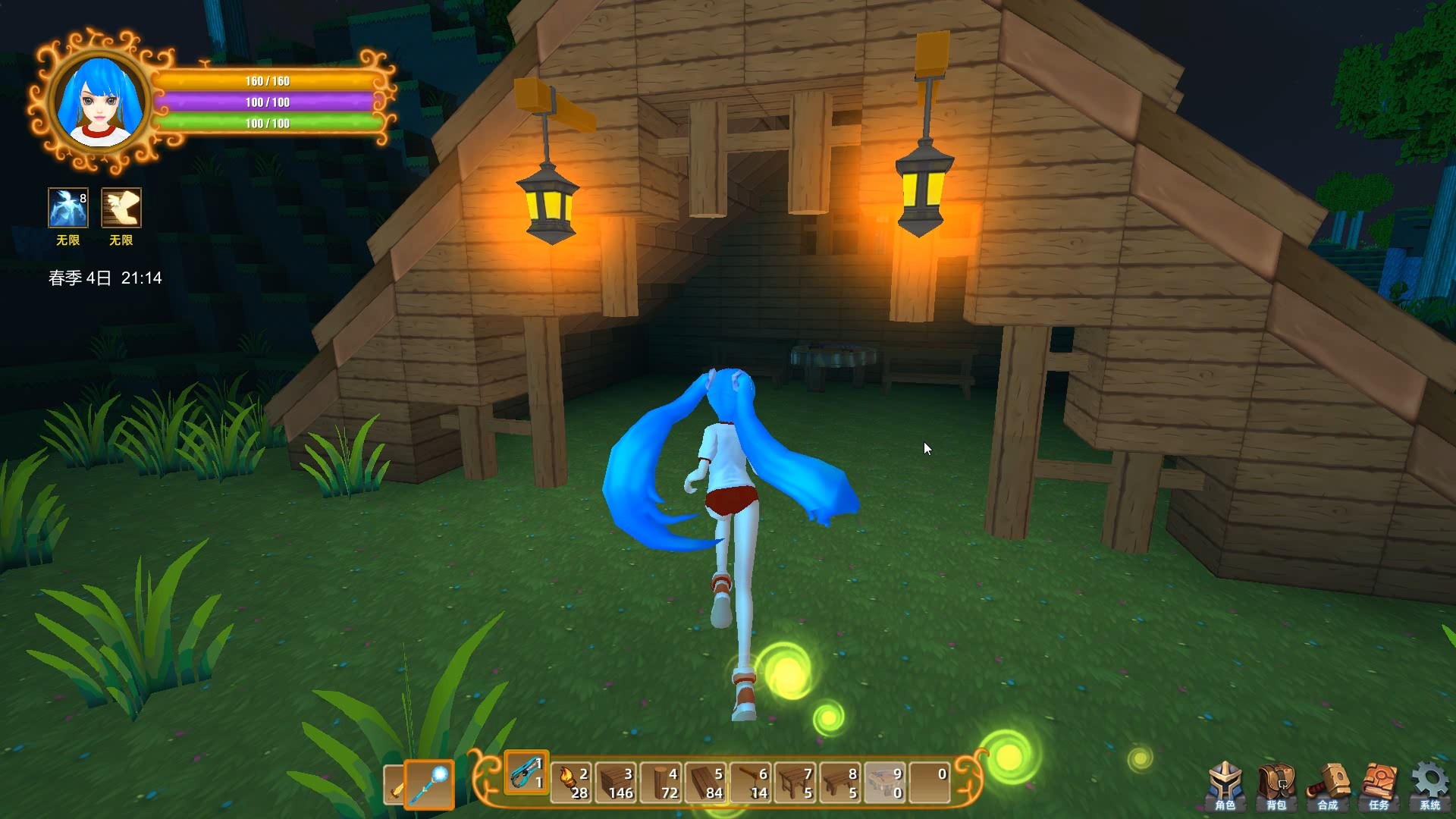Select the wooden plank in hotbar slot 3
This screenshot has width=1456, height=819.
pos(615,784)
